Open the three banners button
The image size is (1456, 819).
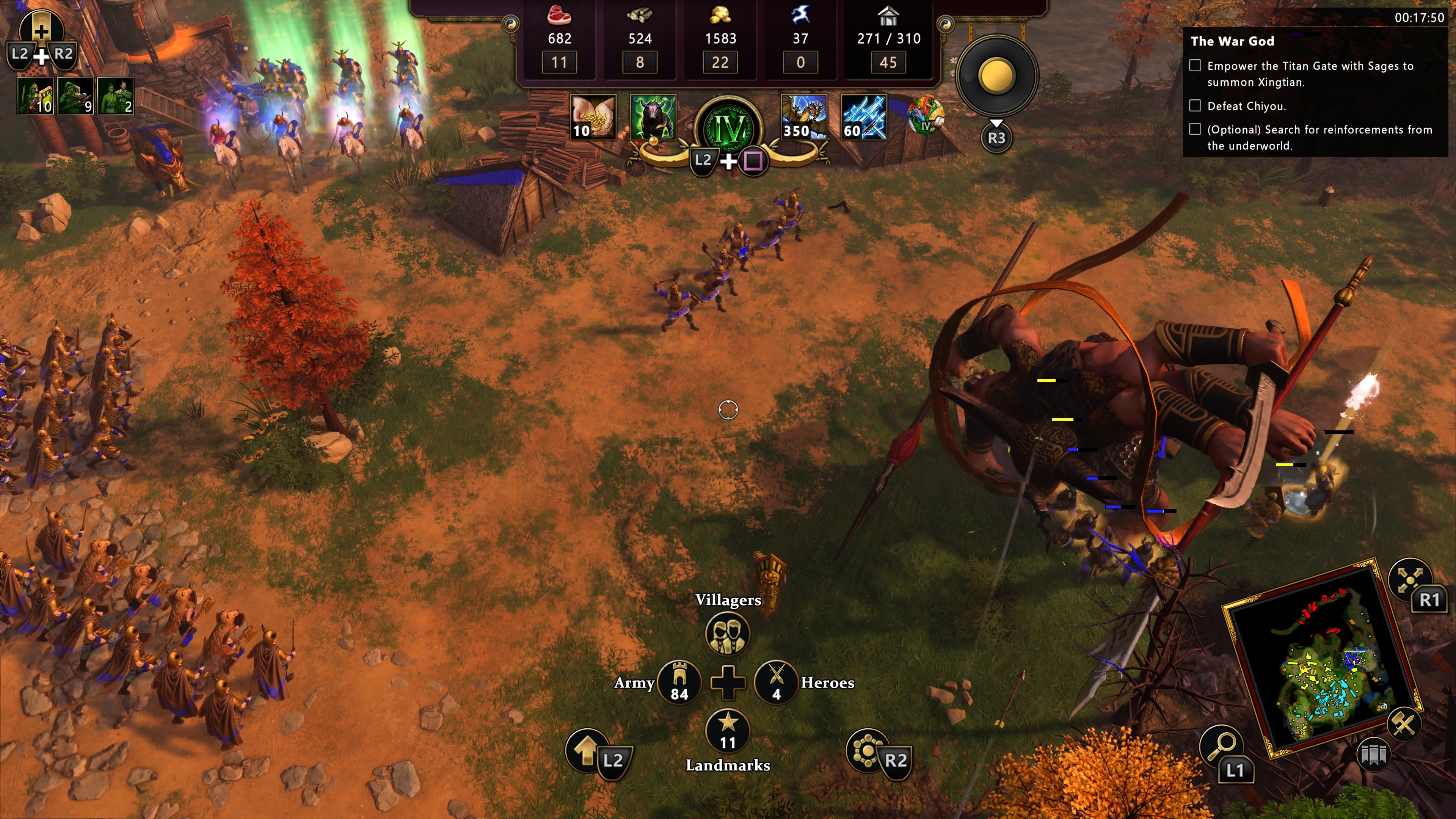pyautogui.click(x=1373, y=755)
